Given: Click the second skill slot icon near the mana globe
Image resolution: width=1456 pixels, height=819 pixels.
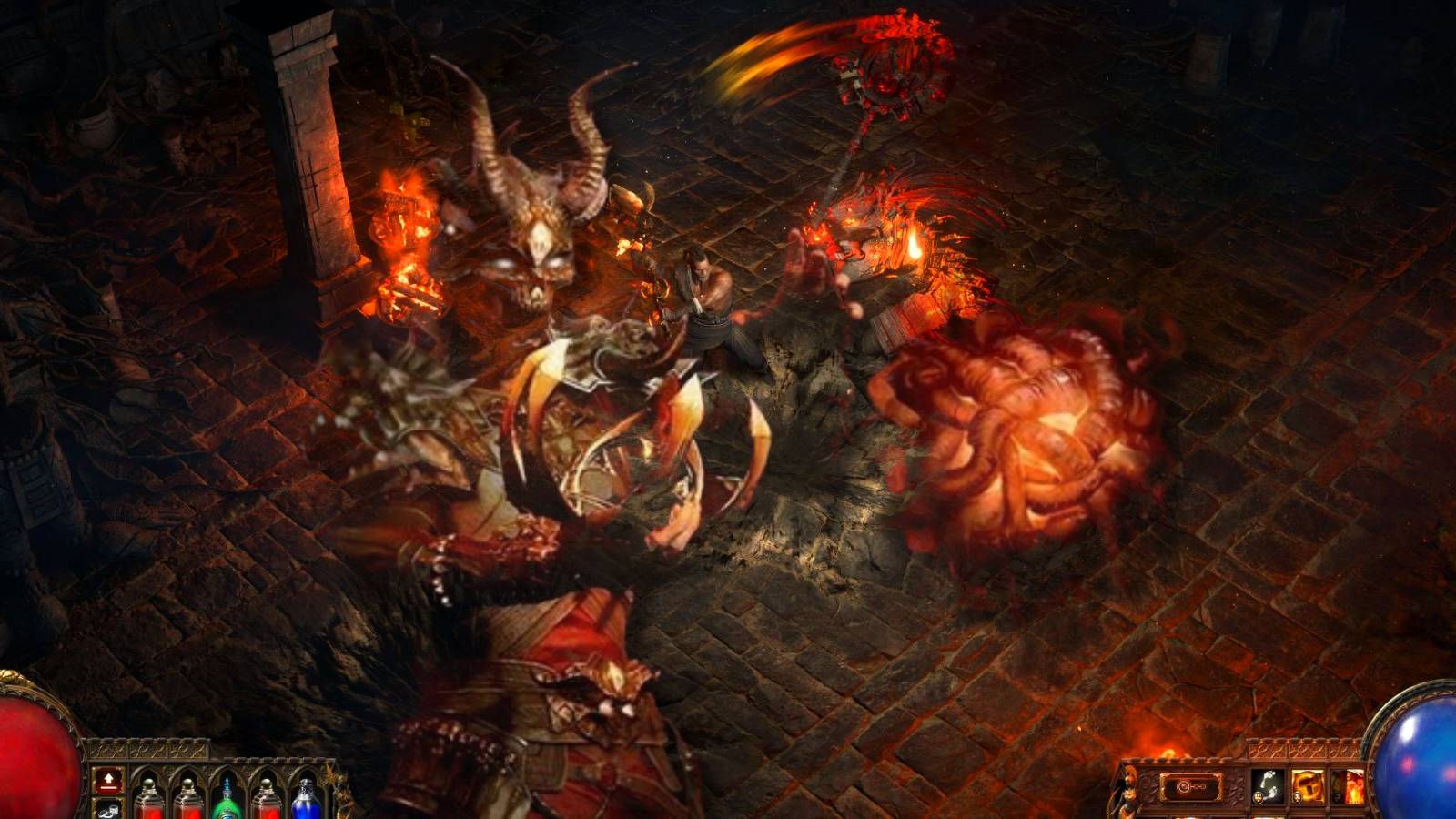Looking at the screenshot, I should click(x=1308, y=784).
